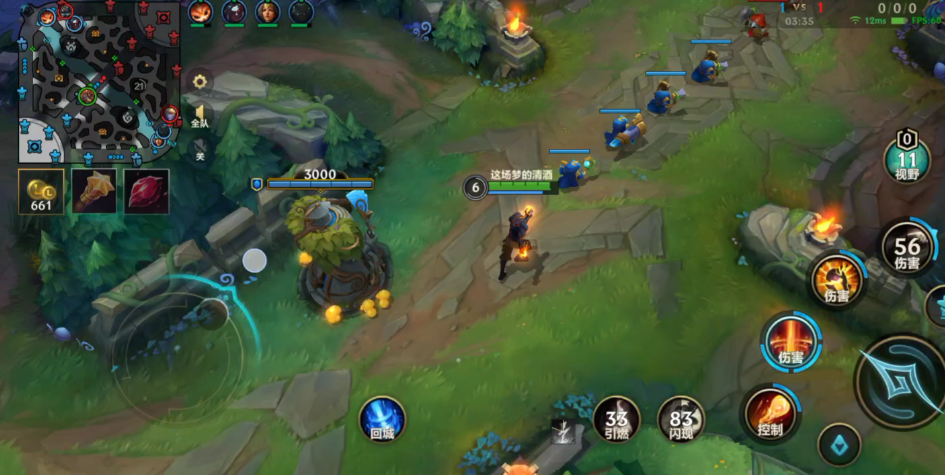
Task: Tap the small blue crystal button
Action: [x=839, y=446]
